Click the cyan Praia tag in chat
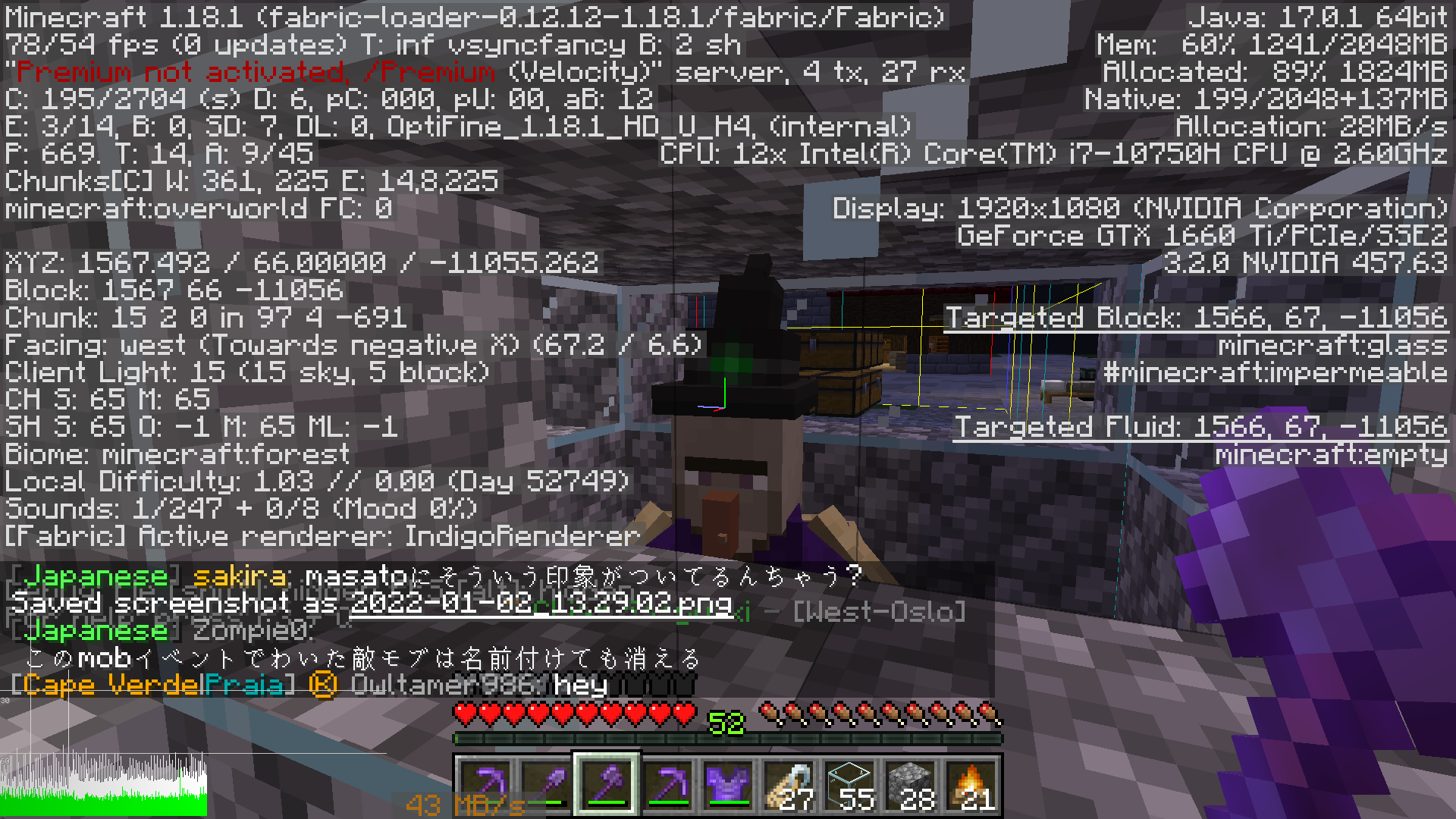 pos(243,685)
